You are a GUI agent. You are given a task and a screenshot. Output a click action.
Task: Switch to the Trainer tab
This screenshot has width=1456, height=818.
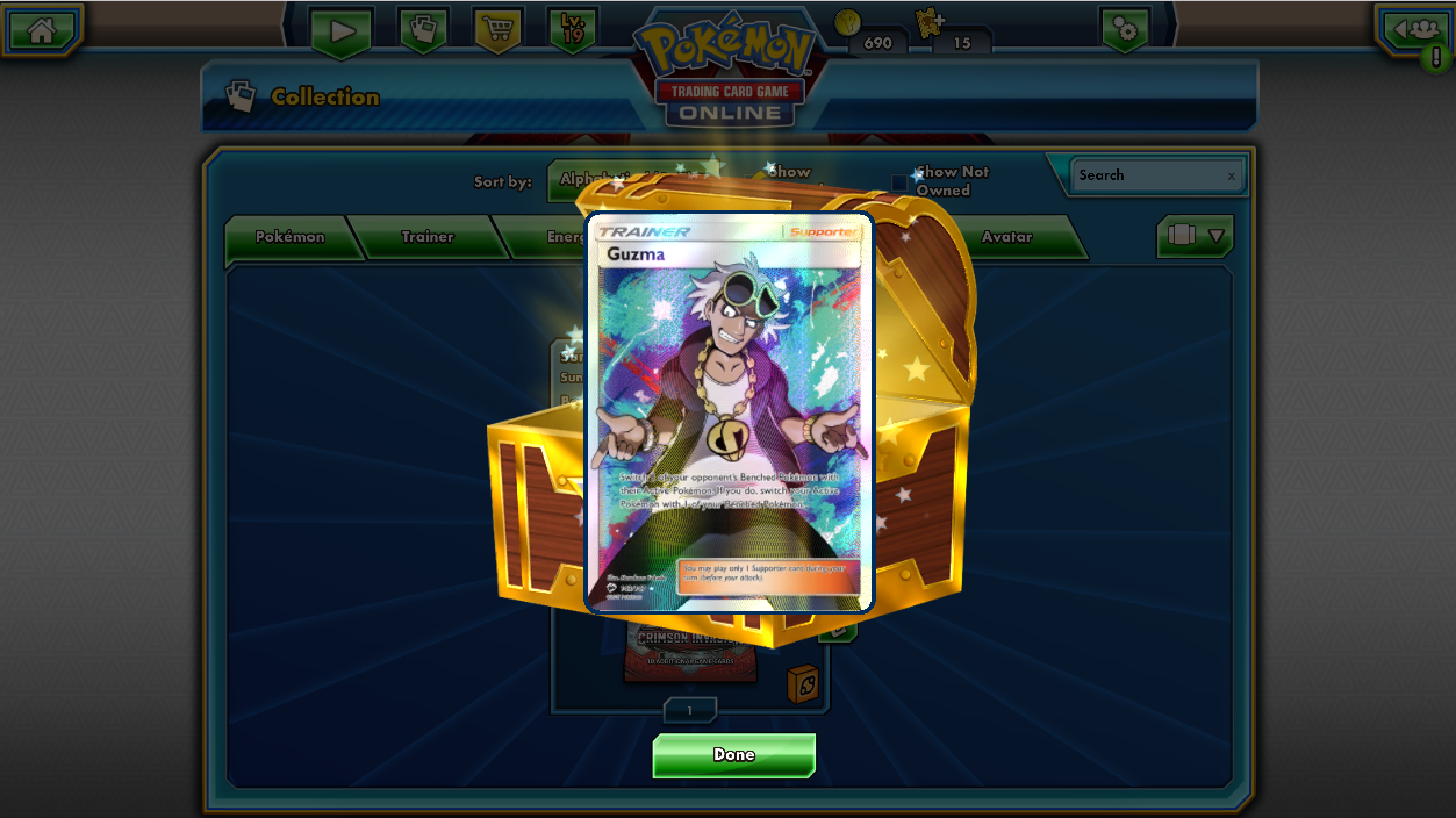pyautogui.click(x=428, y=236)
